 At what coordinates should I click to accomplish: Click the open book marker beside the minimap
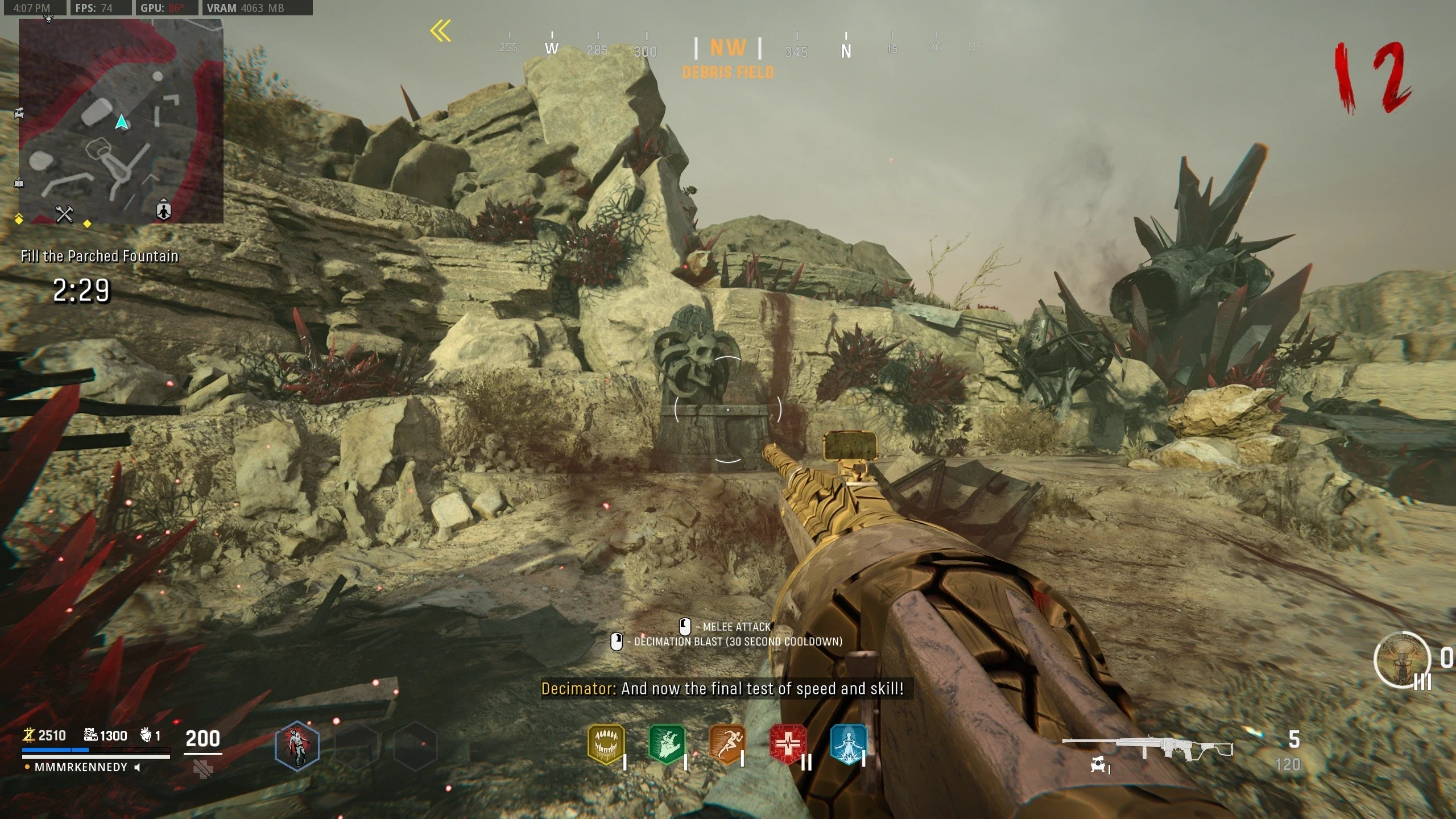coord(19,183)
